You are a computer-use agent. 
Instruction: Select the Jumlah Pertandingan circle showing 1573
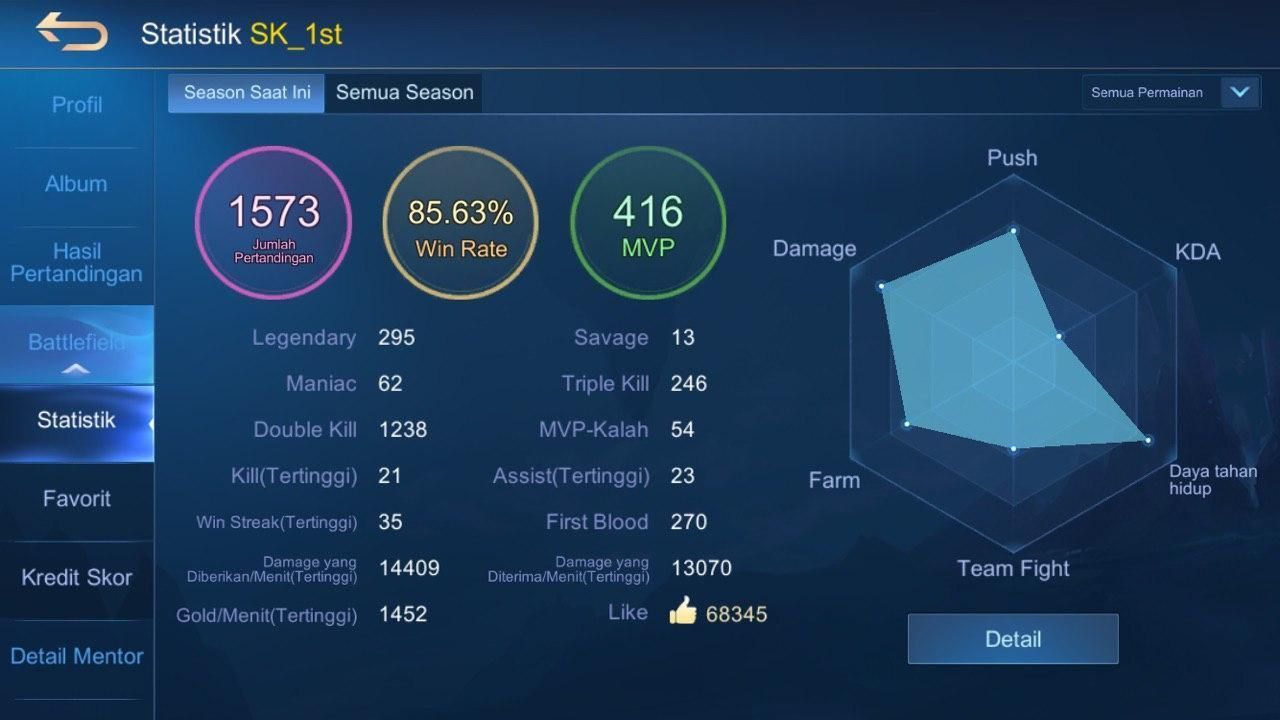tap(273, 222)
